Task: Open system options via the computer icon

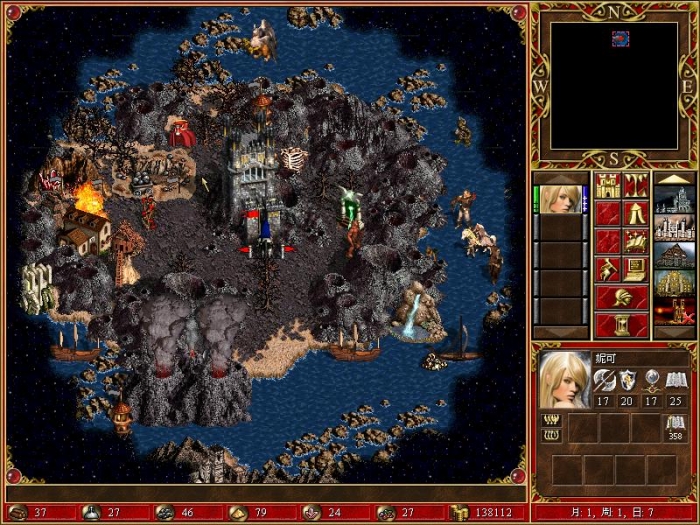Action: 636,269
